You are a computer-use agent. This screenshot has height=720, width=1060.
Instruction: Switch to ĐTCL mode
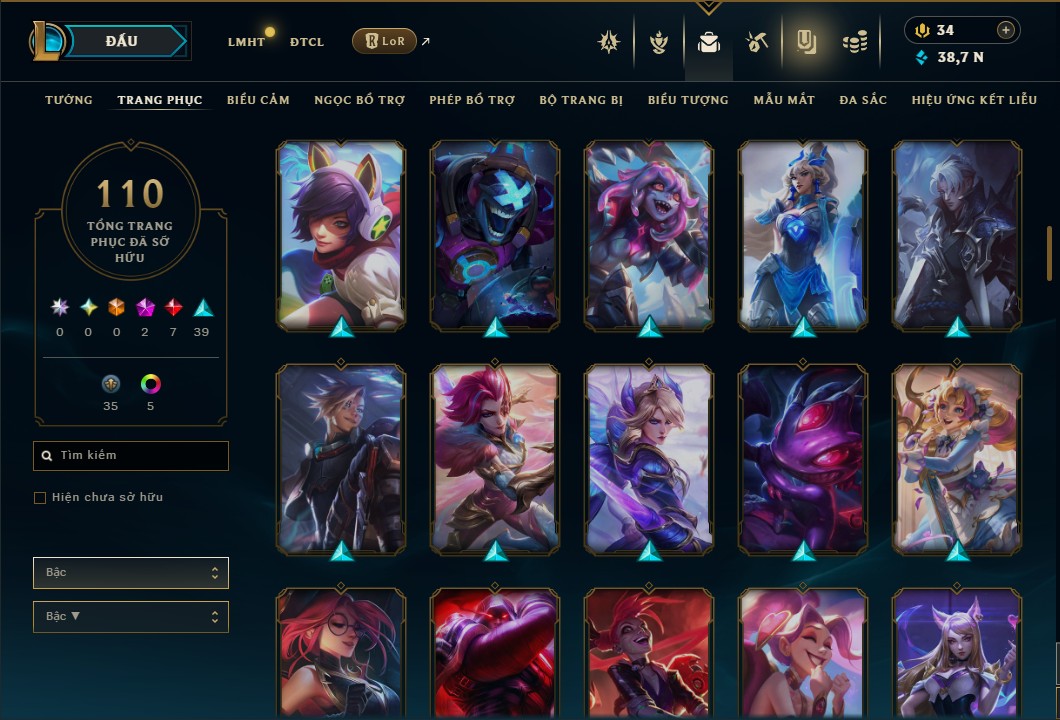pos(307,42)
